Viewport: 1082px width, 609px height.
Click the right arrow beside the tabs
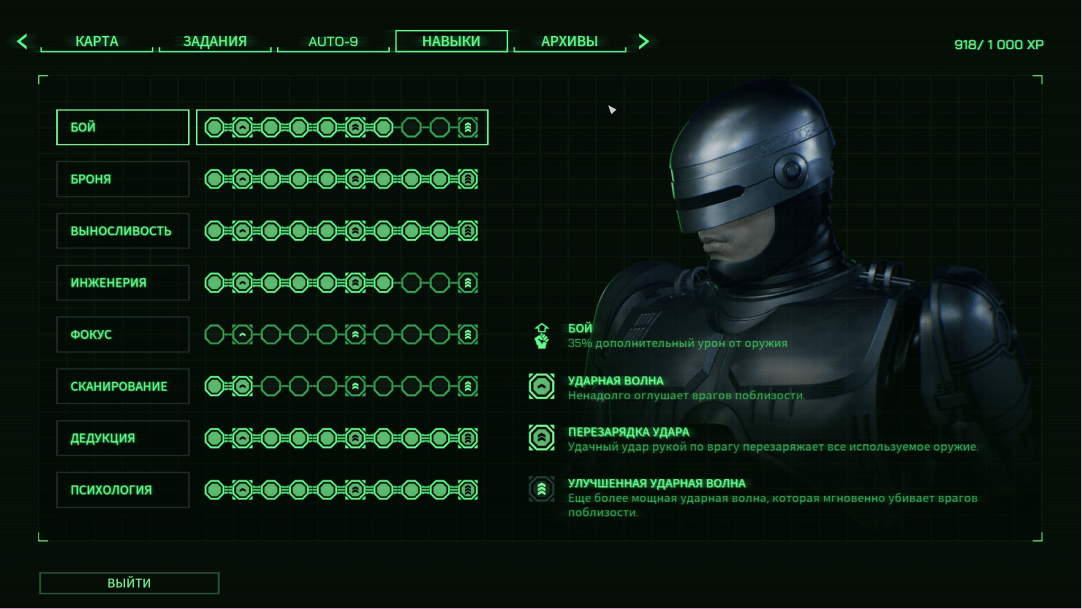(644, 42)
